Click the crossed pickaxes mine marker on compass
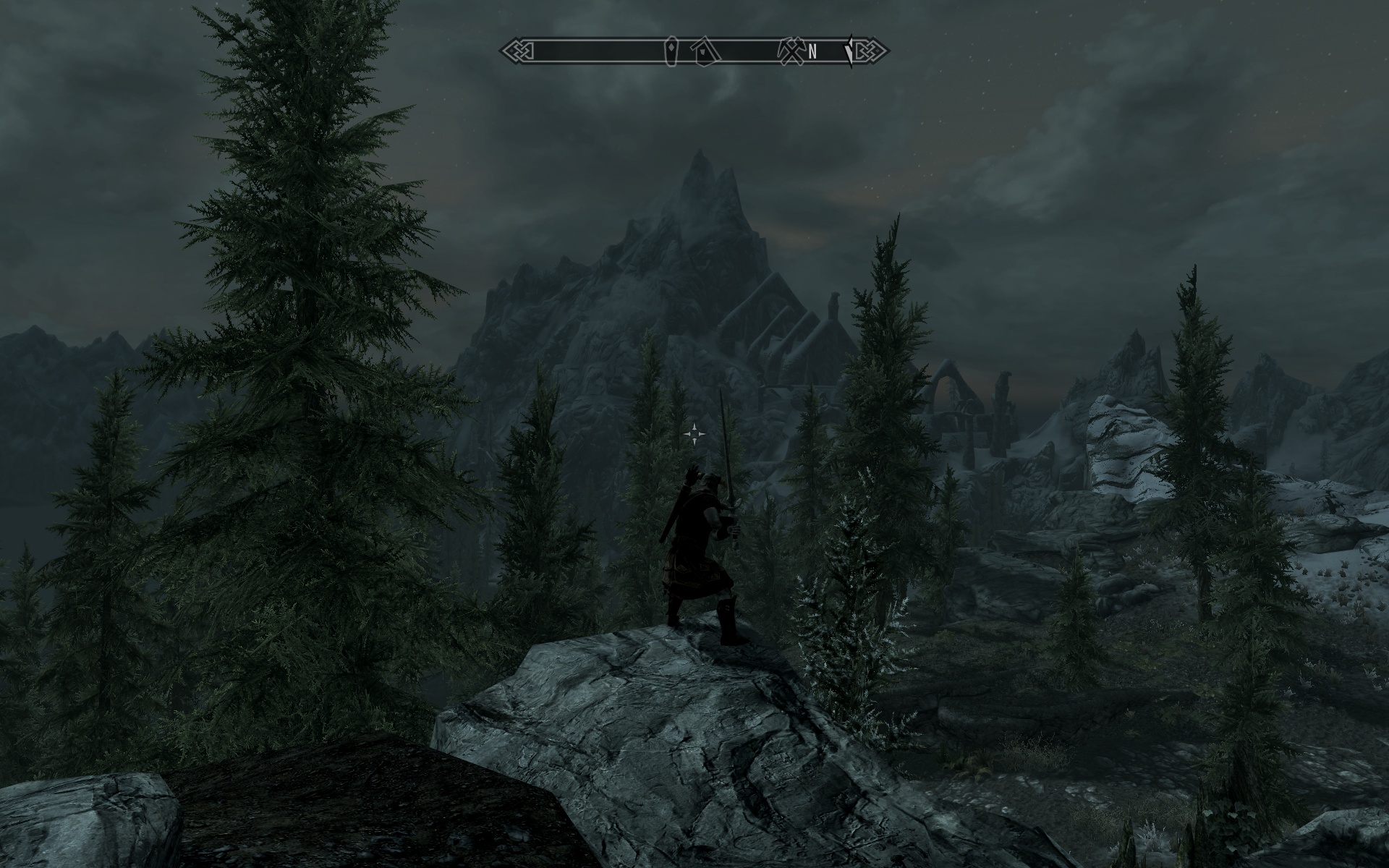The height and width of the screenshot is (868, 1389). click(789, 51)
